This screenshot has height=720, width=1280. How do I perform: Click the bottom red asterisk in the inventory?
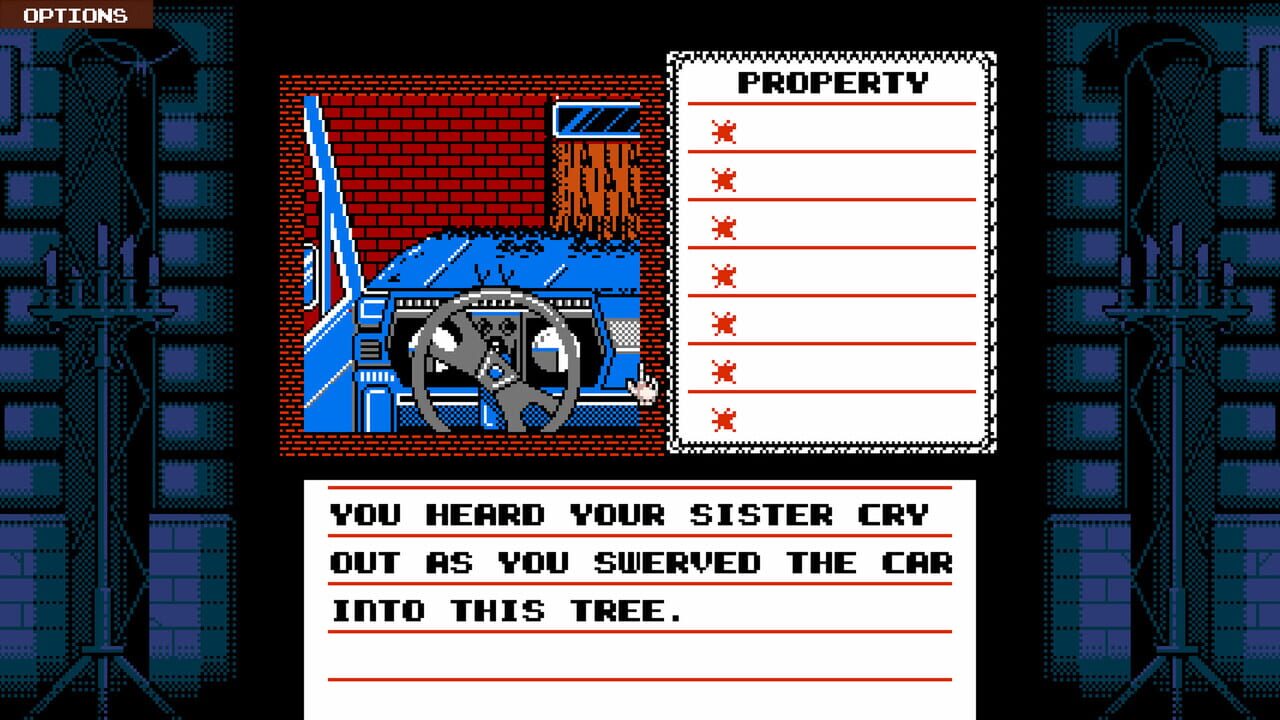pyautogui.click(x=722, y=418)
